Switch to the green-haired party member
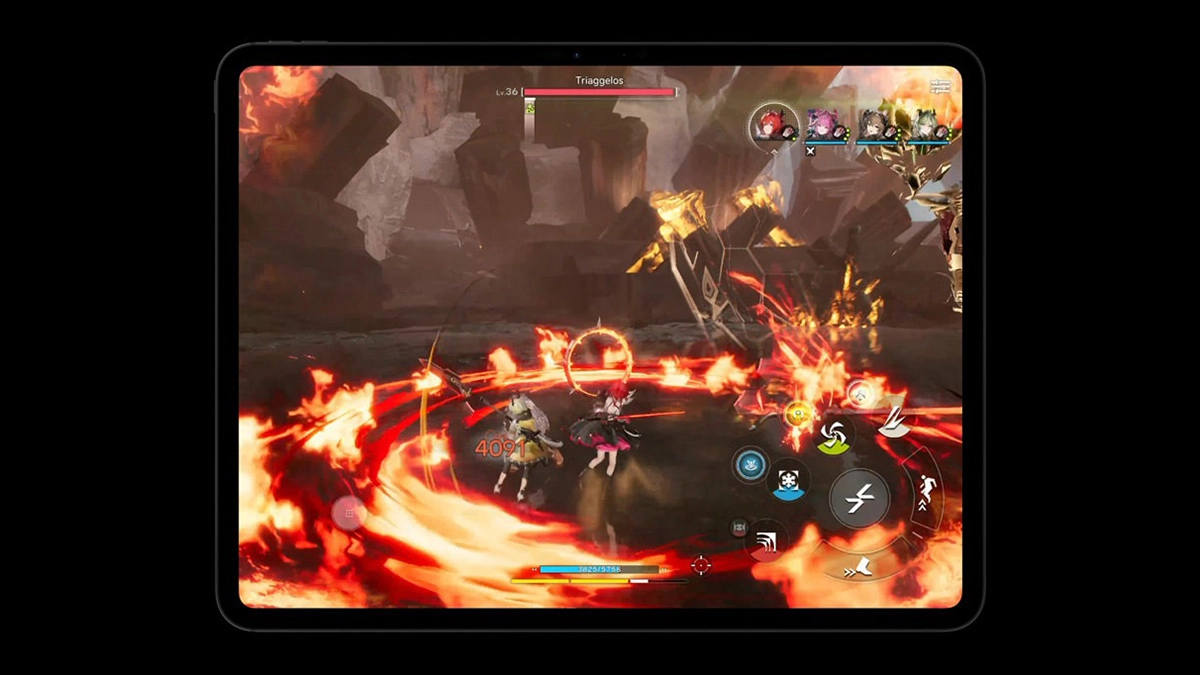The image size is (1200, 675). point(927,126)
